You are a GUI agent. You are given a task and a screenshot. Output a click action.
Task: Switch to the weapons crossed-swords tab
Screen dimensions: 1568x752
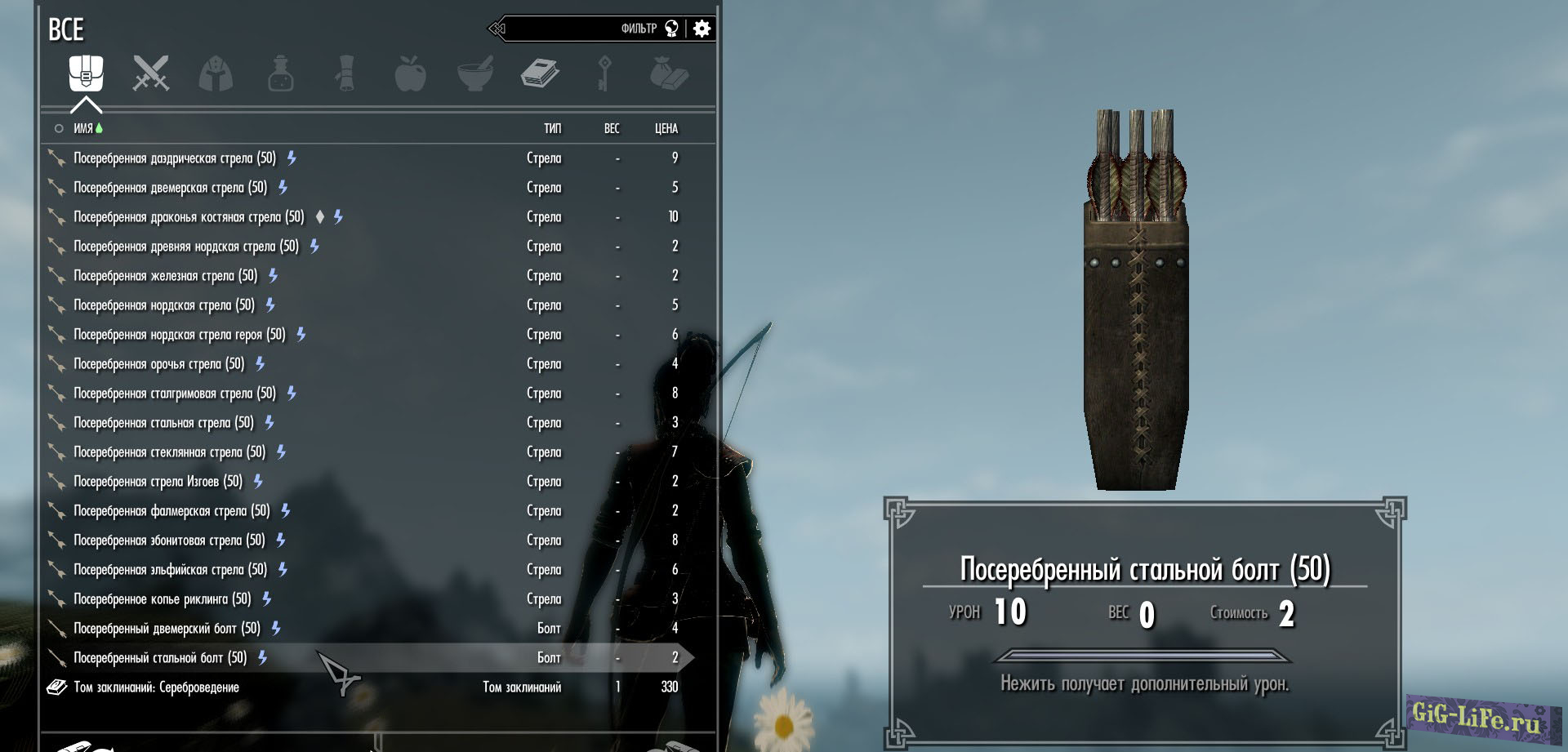pyautogui.click(x=151, y=73)
